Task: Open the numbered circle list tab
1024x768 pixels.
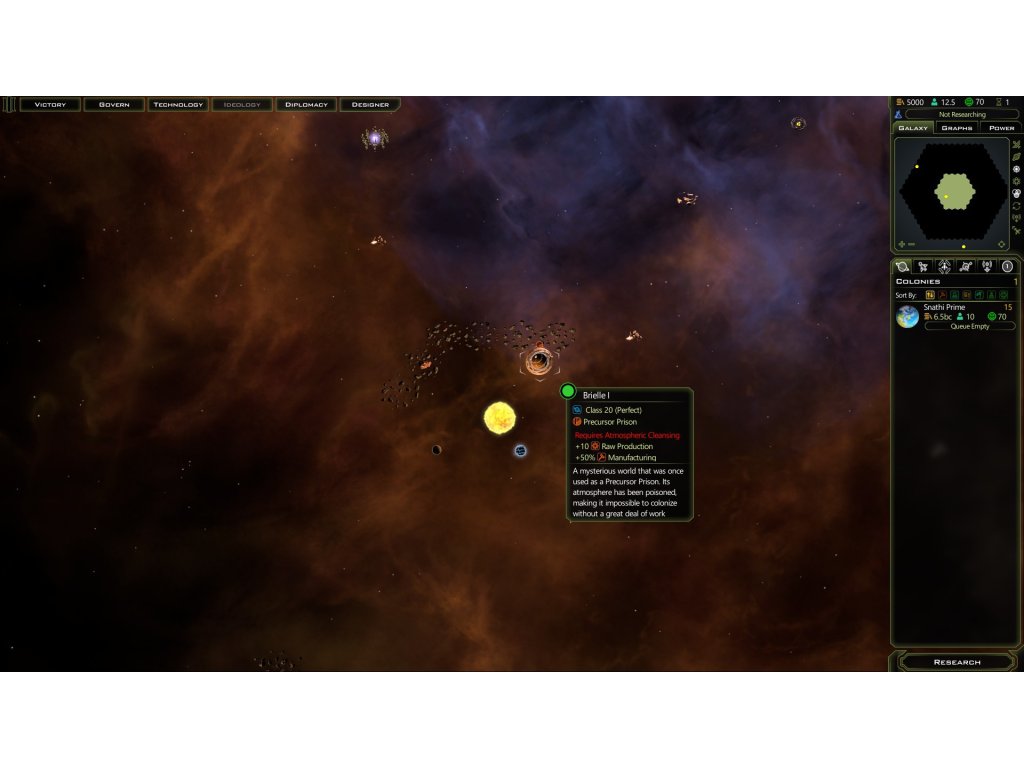Action: [1008, 266]
